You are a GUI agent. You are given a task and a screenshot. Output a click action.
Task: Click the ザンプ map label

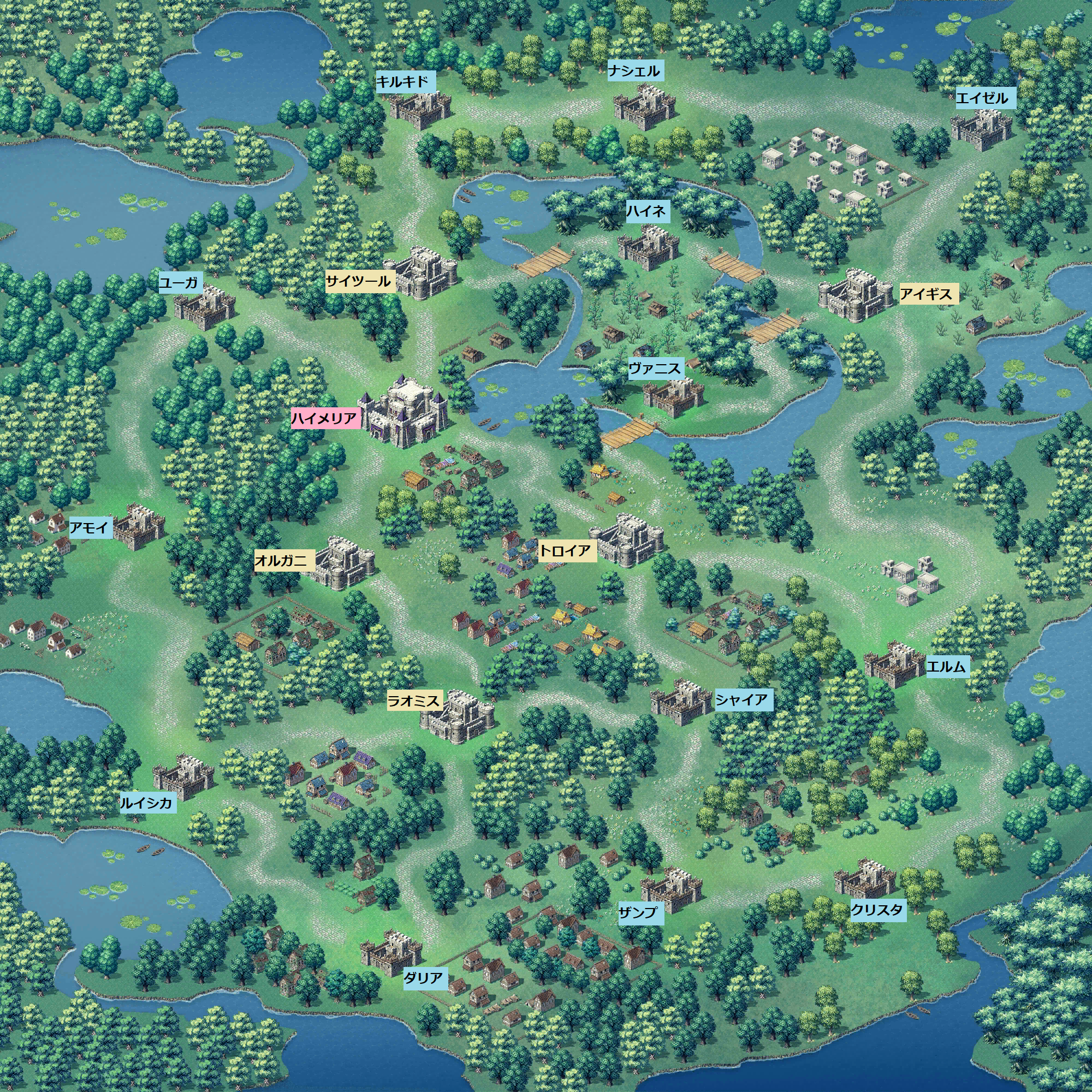point(640,912)
